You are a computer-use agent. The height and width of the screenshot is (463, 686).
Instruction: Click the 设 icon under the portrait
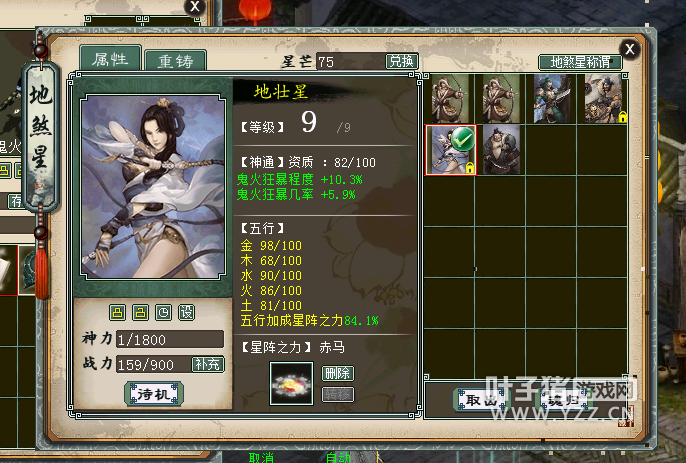pyautogui.click(x=186, y=312)
